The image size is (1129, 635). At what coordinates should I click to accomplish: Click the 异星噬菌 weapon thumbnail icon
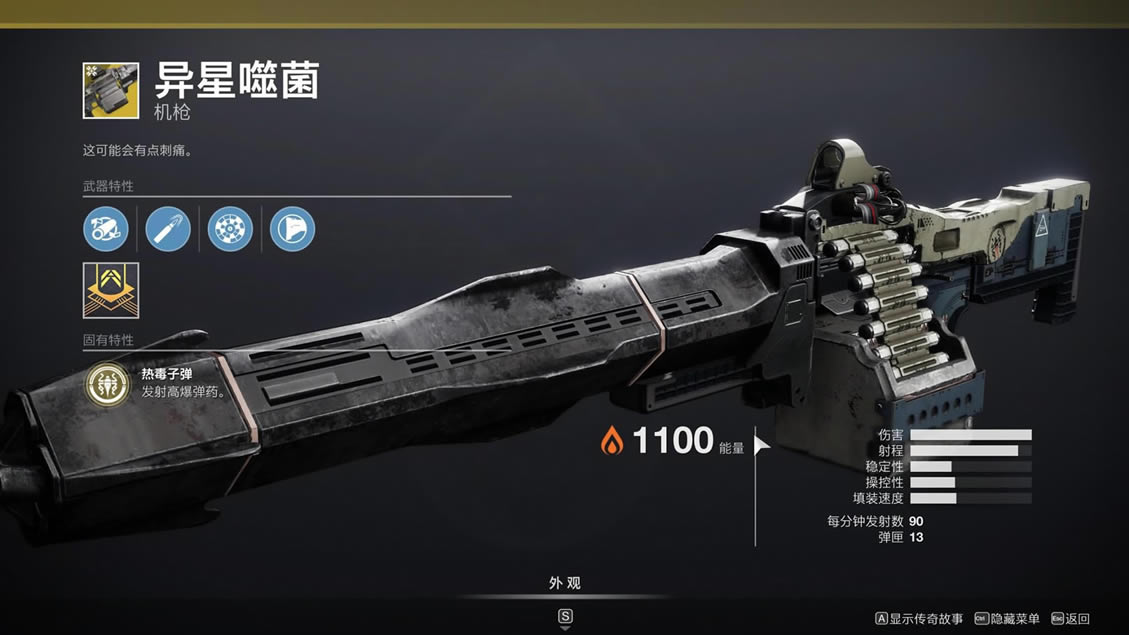[110, 91]
